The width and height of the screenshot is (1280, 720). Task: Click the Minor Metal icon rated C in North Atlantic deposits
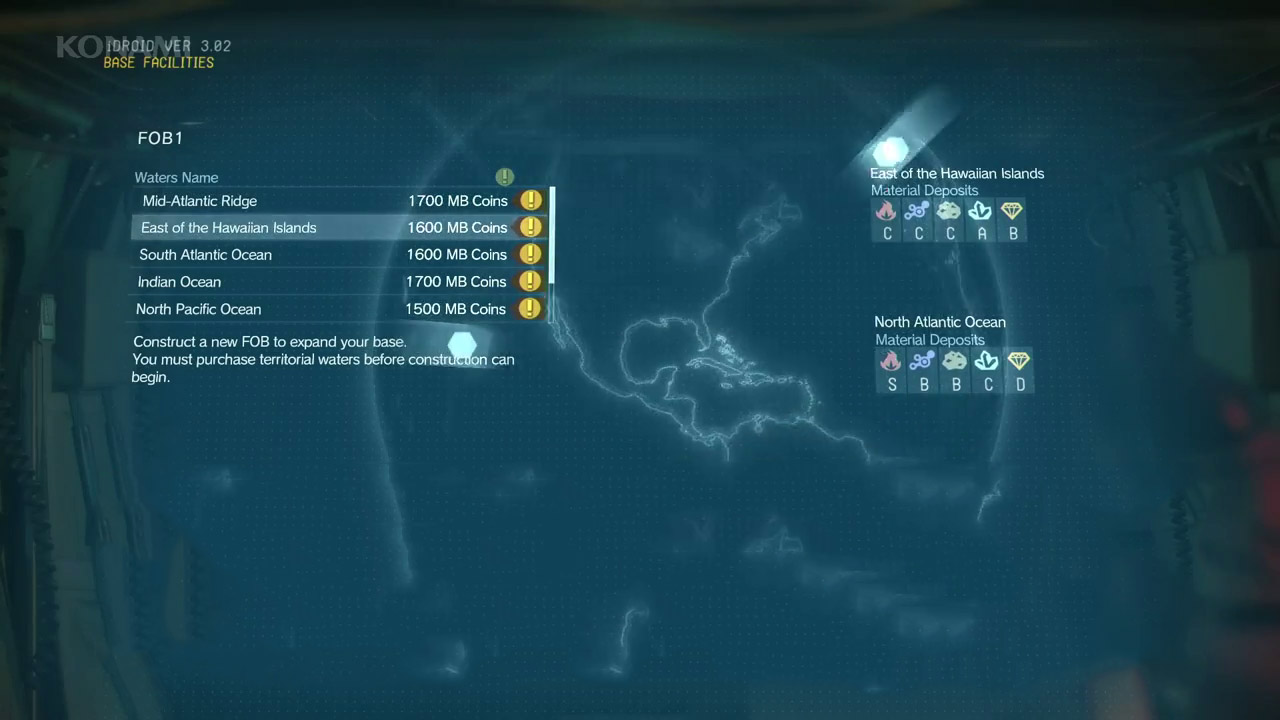pos(987,361)
